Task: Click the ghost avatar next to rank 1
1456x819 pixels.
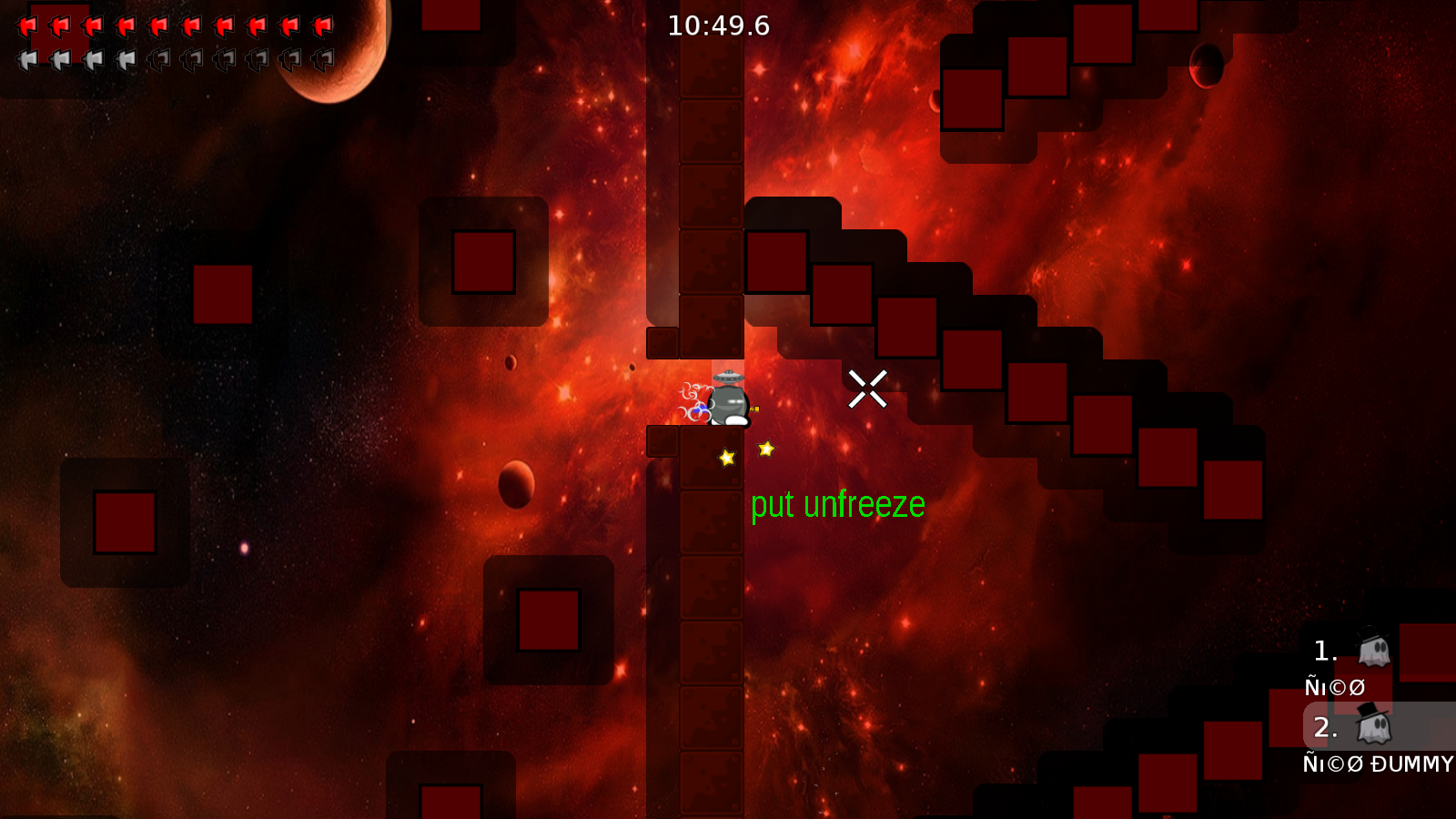Action: tap(1374, 651)
